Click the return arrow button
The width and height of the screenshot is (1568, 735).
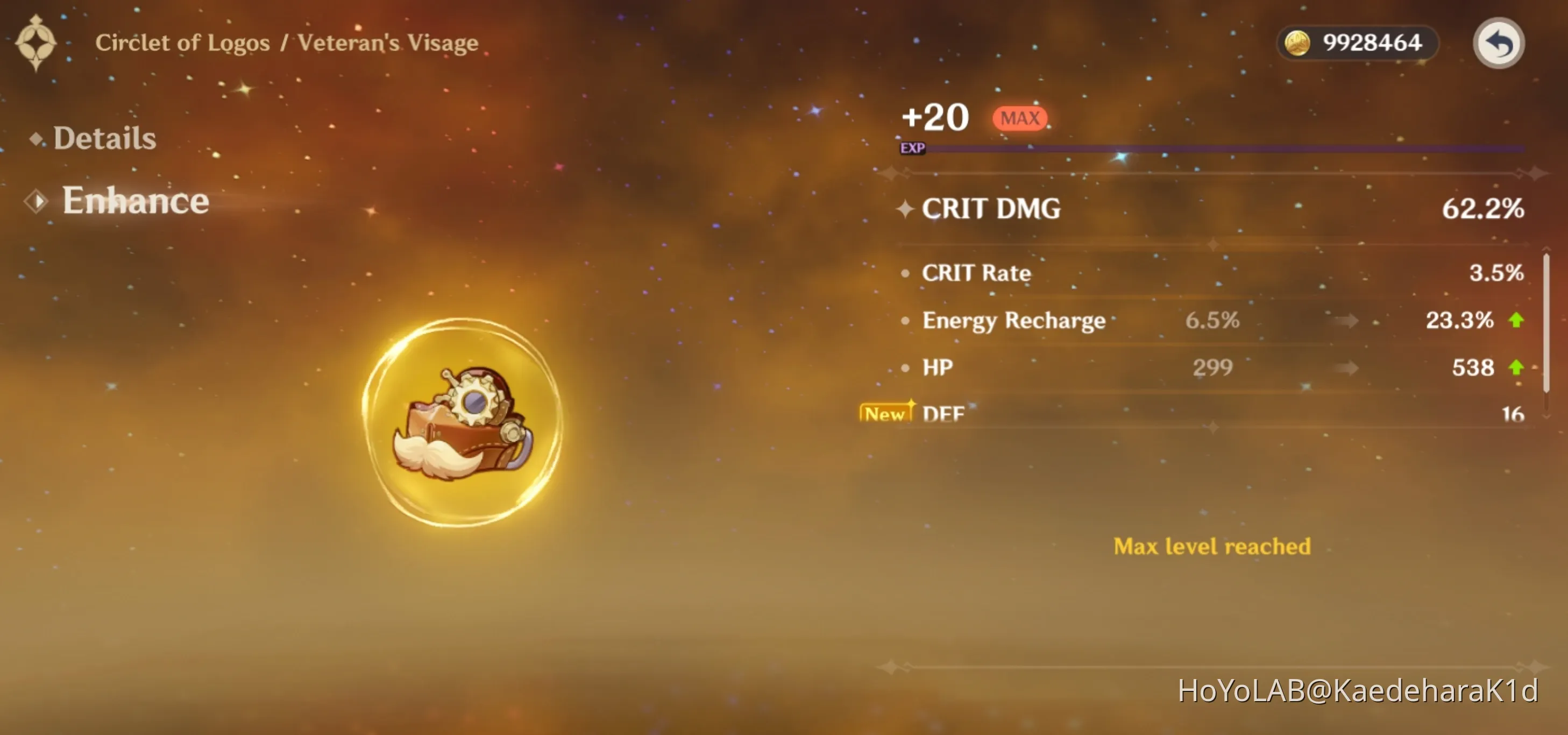(x=1498, y=43)
